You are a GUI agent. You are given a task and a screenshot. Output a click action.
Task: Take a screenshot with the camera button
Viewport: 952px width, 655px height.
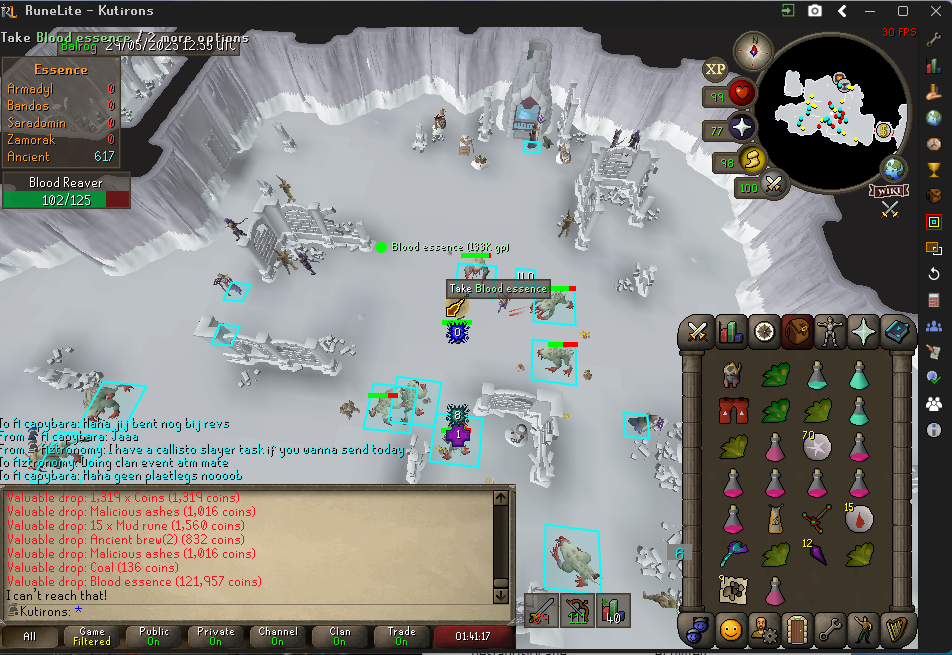pyautogui.click(x=815, y=11)
